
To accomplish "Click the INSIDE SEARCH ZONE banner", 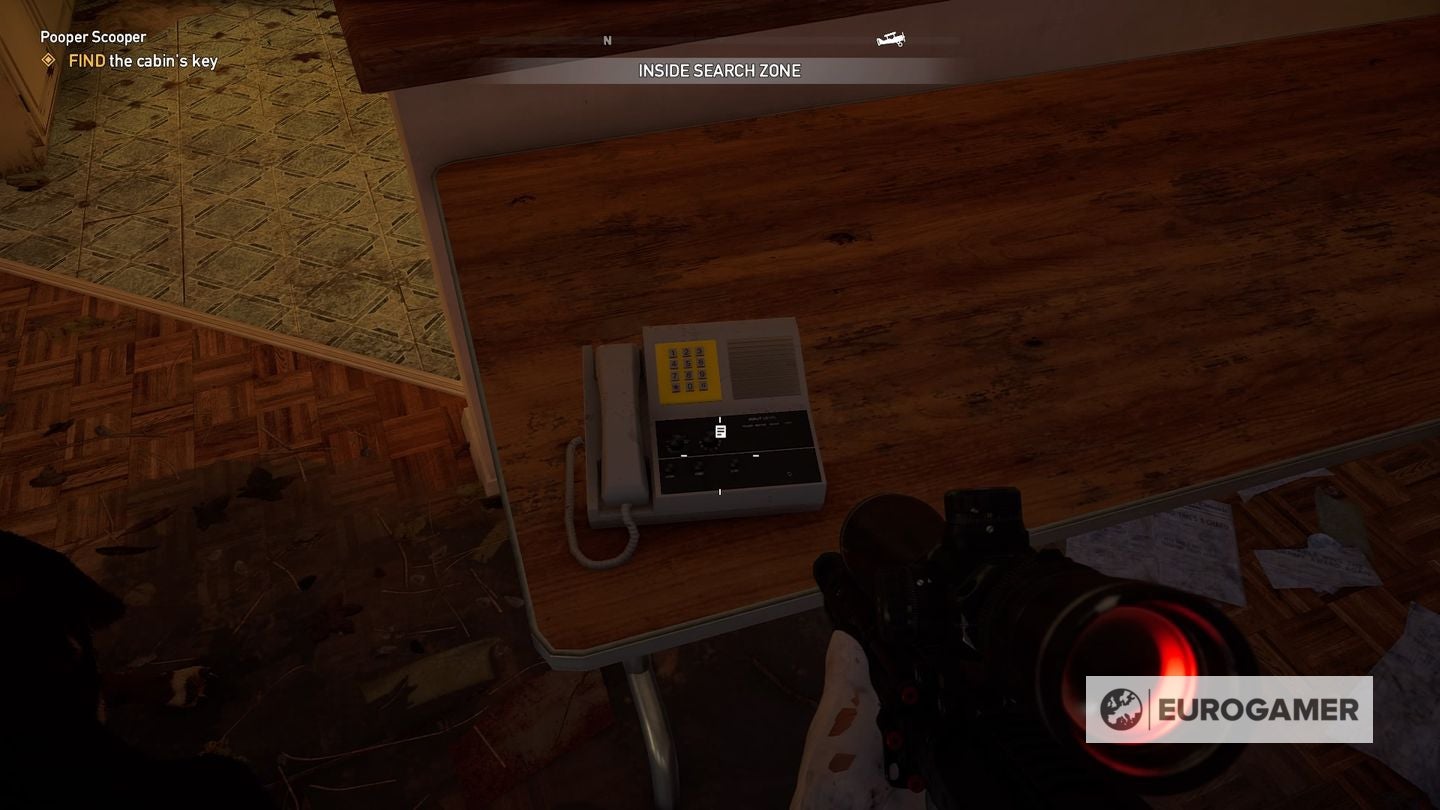I will [x=719, y=70].
